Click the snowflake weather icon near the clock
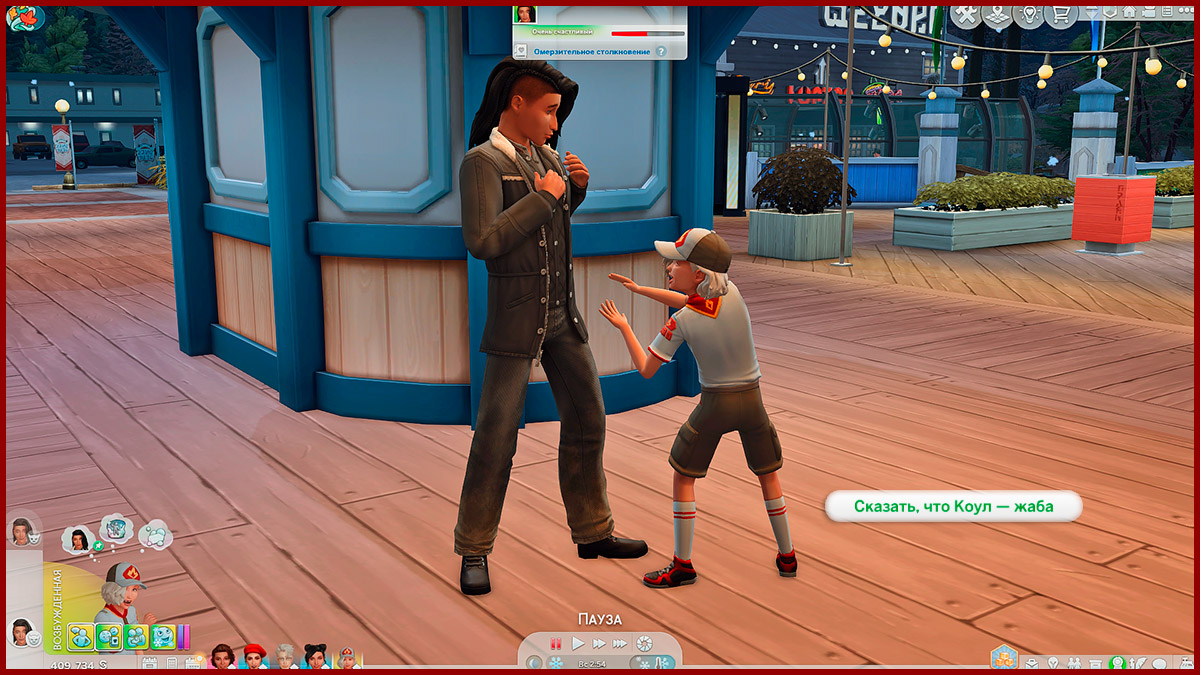This screenshot has height=675, width=1200. point(556,663)
